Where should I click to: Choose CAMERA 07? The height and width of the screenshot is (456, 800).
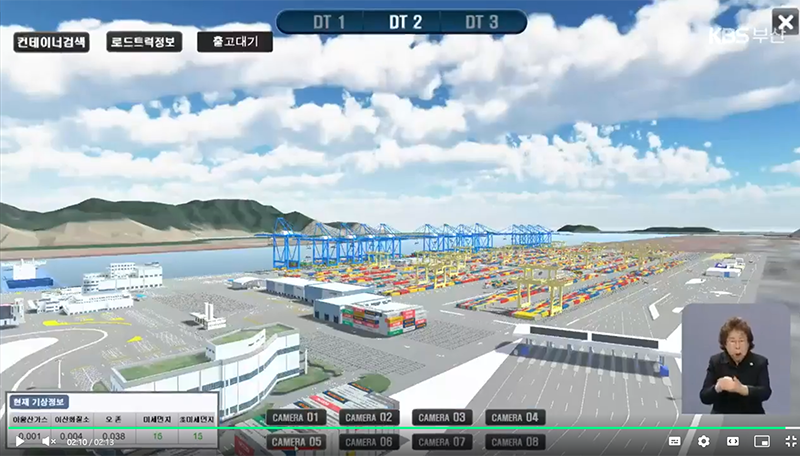441,441
